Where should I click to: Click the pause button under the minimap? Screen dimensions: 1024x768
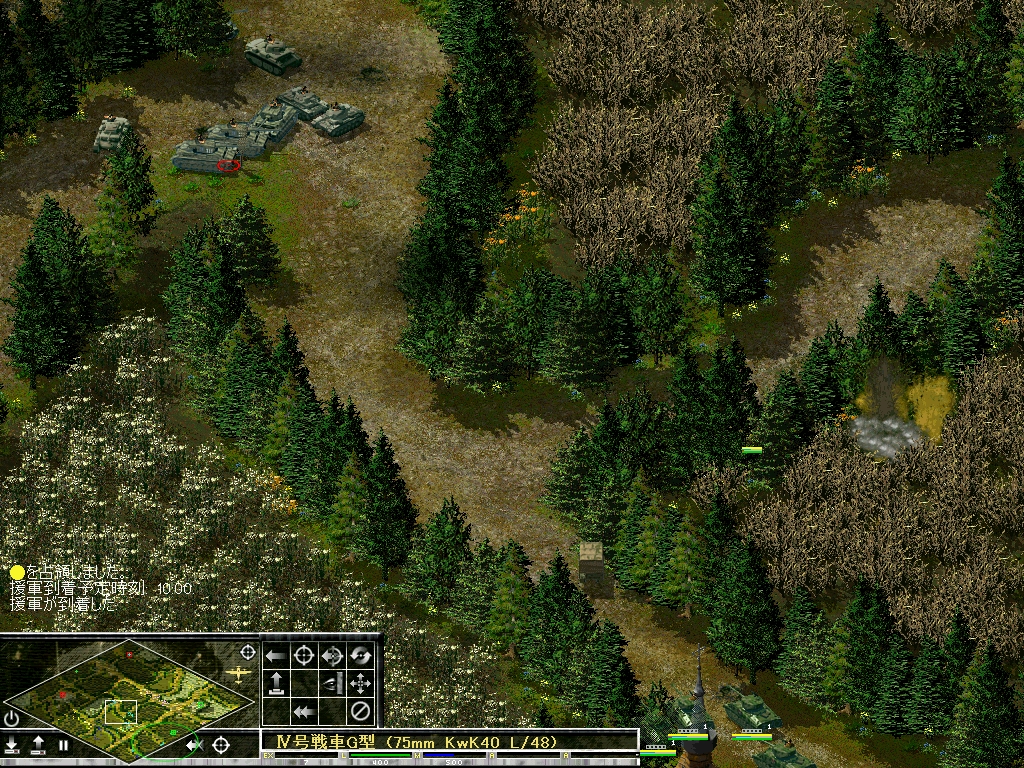pos(63,745)
